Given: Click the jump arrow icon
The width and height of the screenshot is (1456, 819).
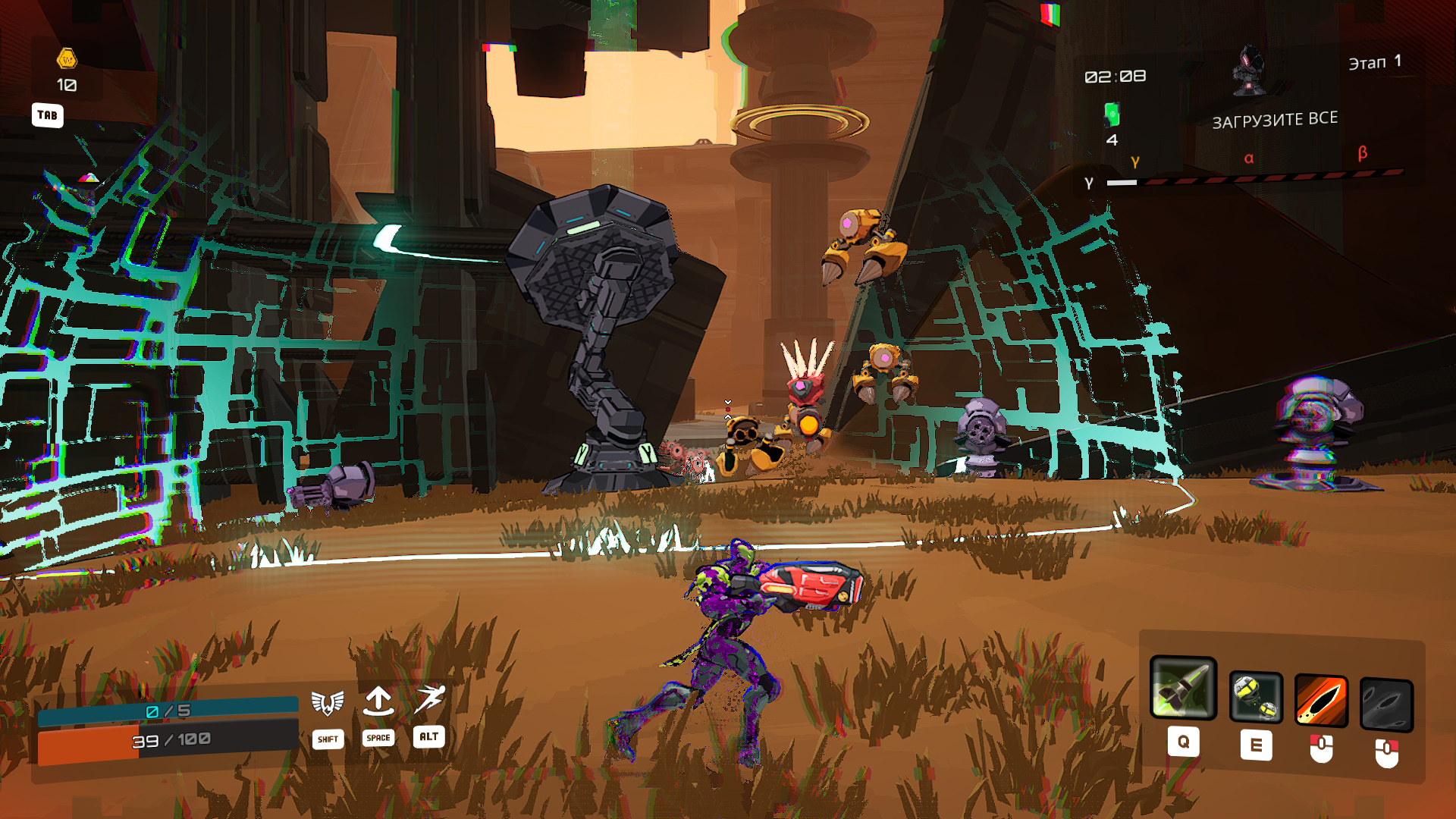Looking at the screenshot, I should 378,701.
